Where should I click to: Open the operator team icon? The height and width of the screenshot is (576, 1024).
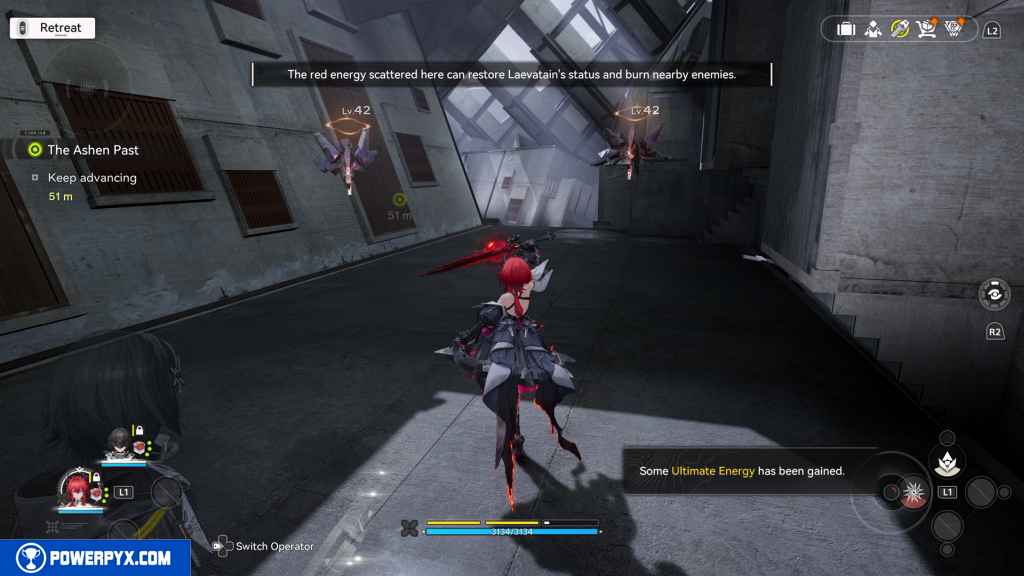(872, 29)
